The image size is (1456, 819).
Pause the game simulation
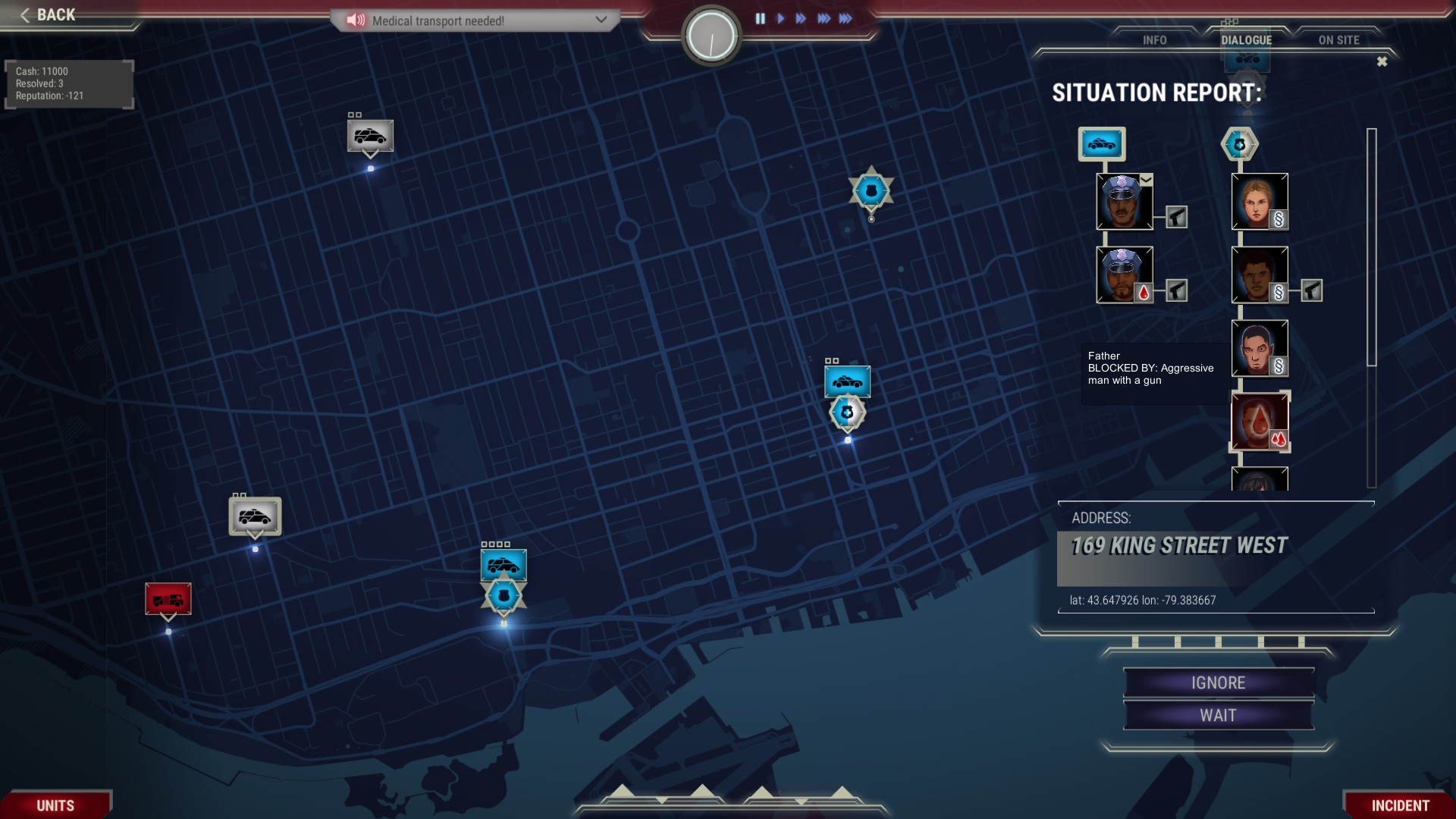pos(761,19)
